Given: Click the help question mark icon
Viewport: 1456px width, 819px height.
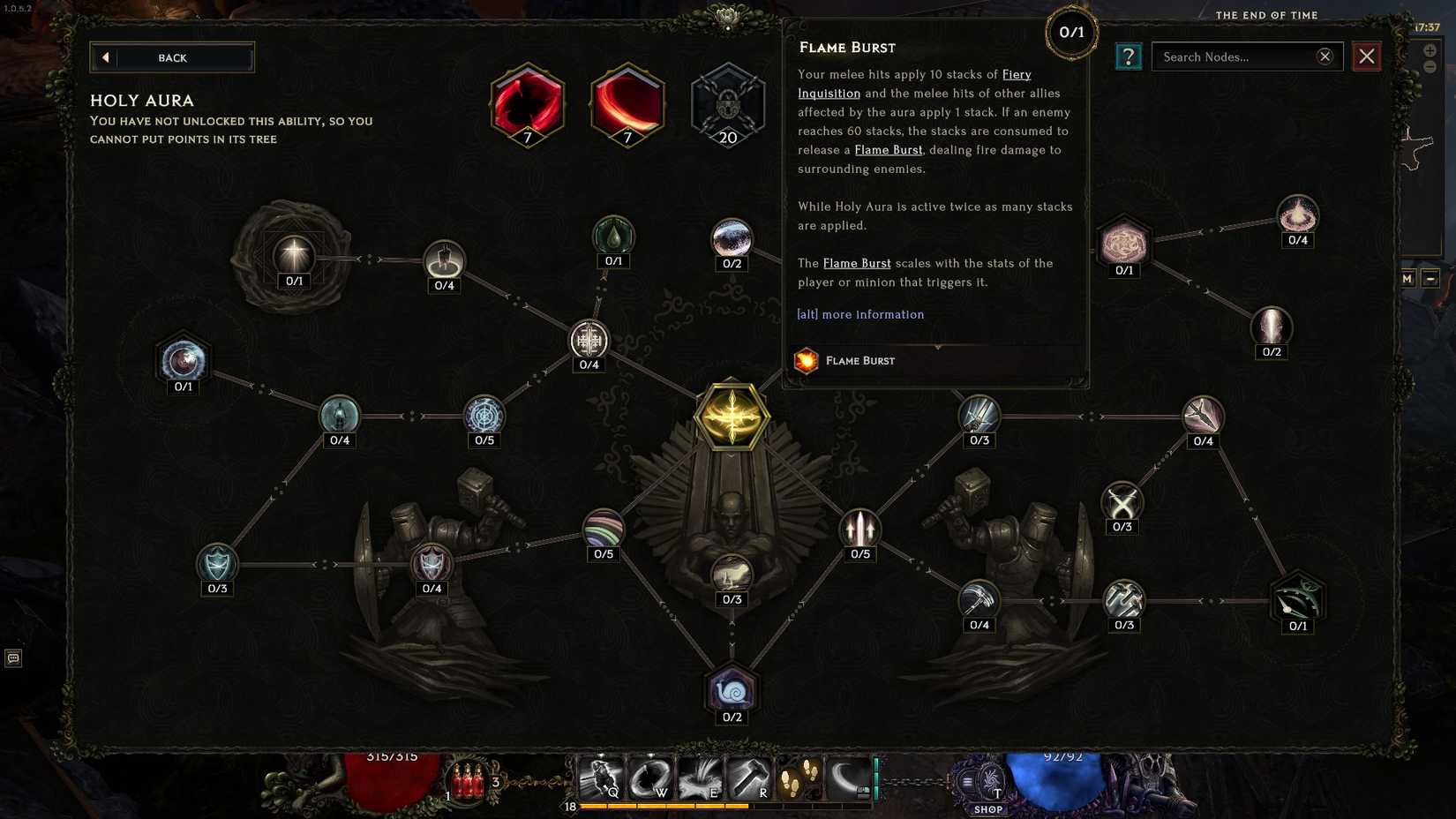Looking at the screenshot, I should click(x=1128, y=56).
